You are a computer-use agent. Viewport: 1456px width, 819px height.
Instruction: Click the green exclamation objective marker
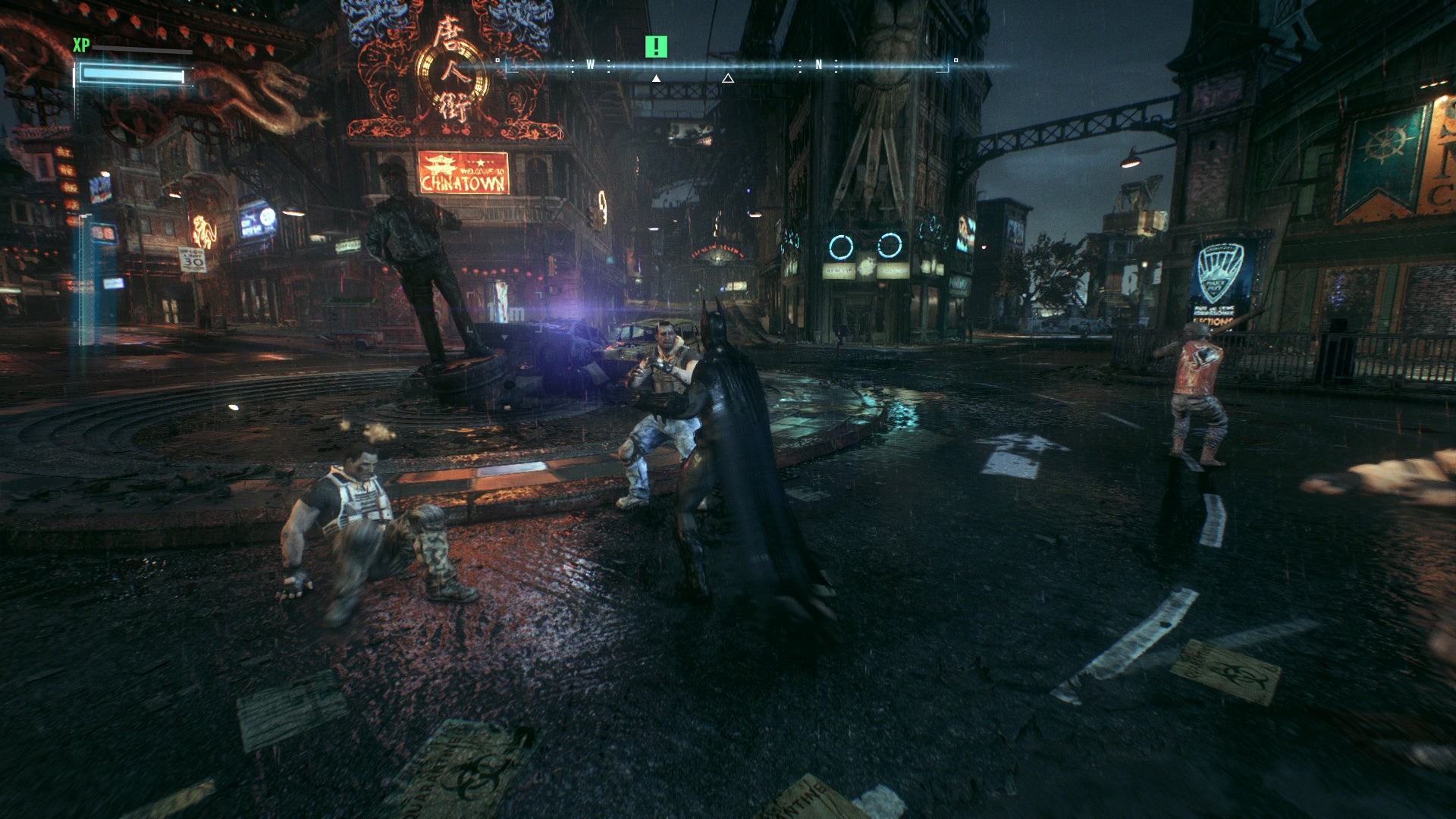(x=656, y=47)
